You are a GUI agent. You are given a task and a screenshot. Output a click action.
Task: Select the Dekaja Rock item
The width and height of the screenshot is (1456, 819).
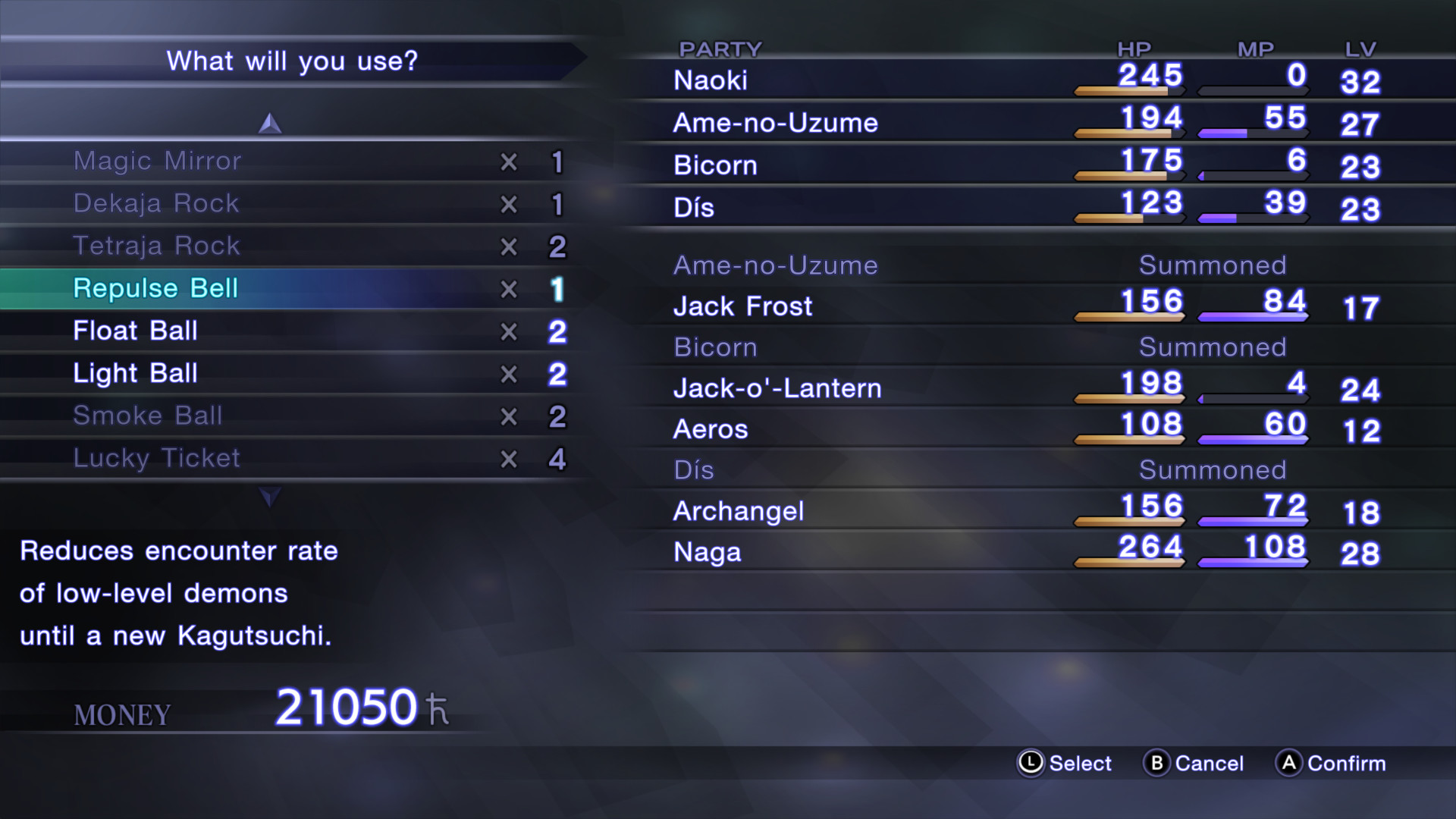point(156,203)
